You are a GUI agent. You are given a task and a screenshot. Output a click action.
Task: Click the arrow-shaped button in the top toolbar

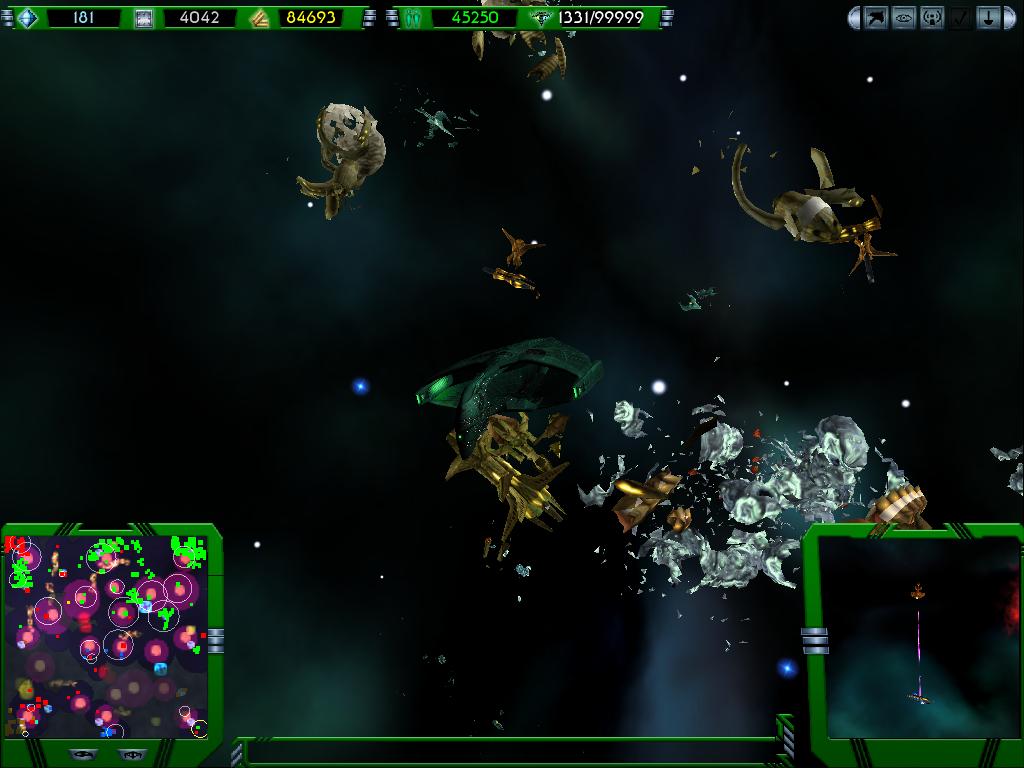[877, 18]
